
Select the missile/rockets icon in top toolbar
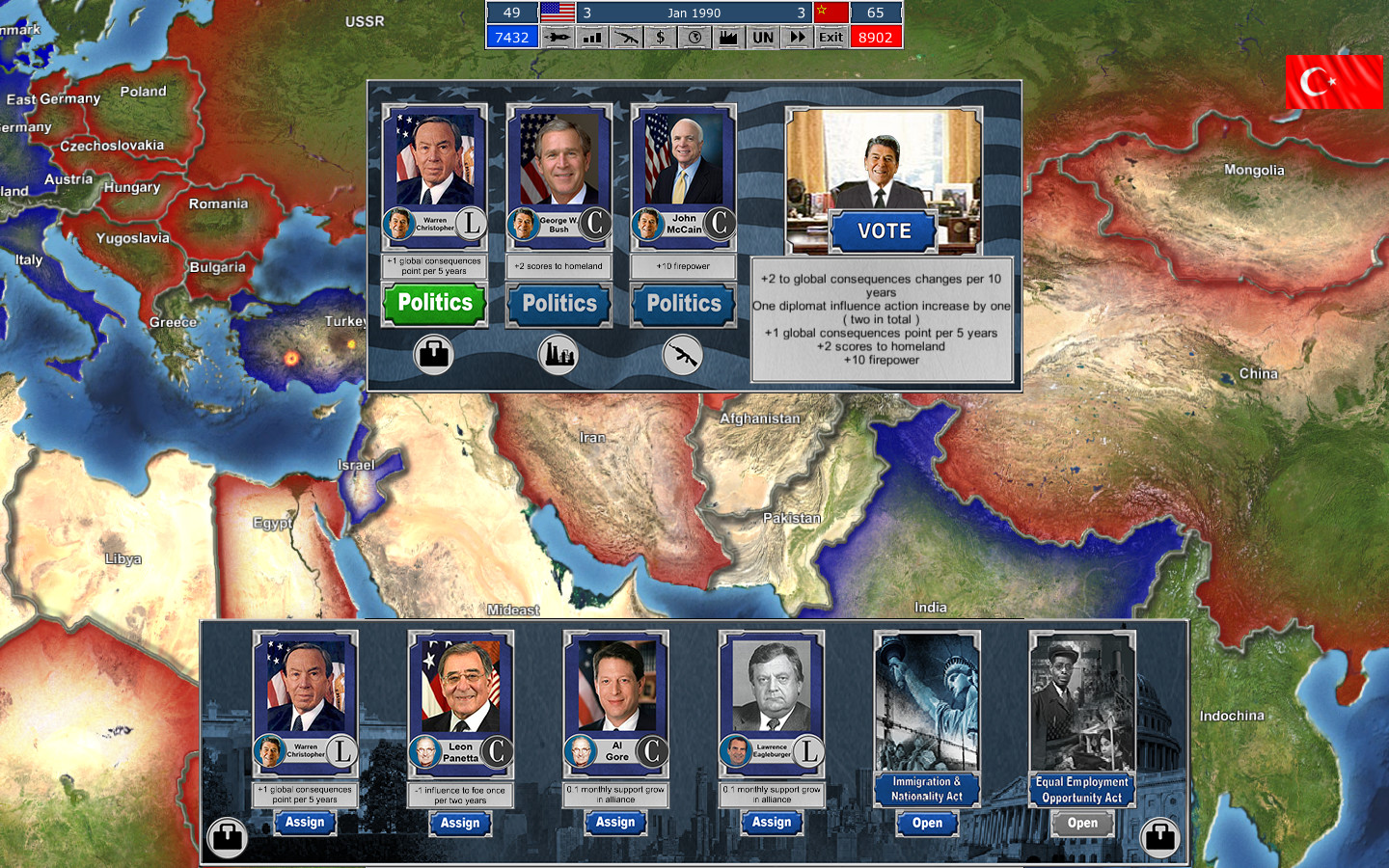click(x=556, y=37)
